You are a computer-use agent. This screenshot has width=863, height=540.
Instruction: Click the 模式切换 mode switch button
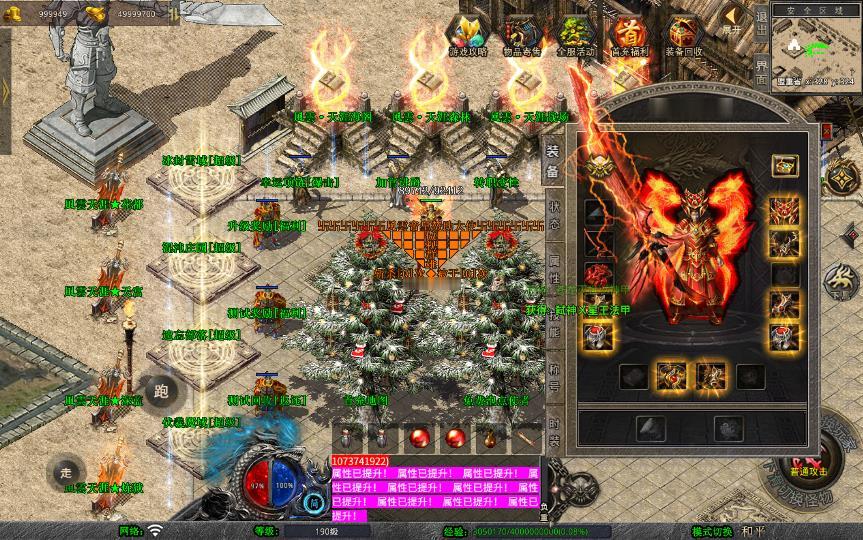pos(712,531)
